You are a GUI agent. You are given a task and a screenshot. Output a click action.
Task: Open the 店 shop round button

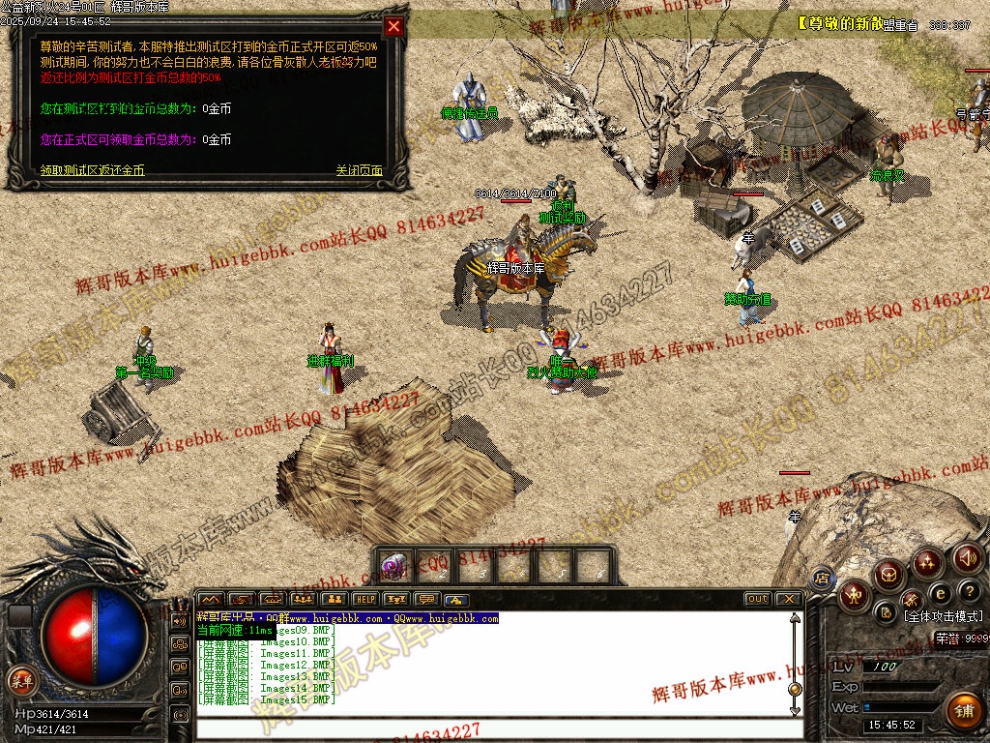coord(822,577)
